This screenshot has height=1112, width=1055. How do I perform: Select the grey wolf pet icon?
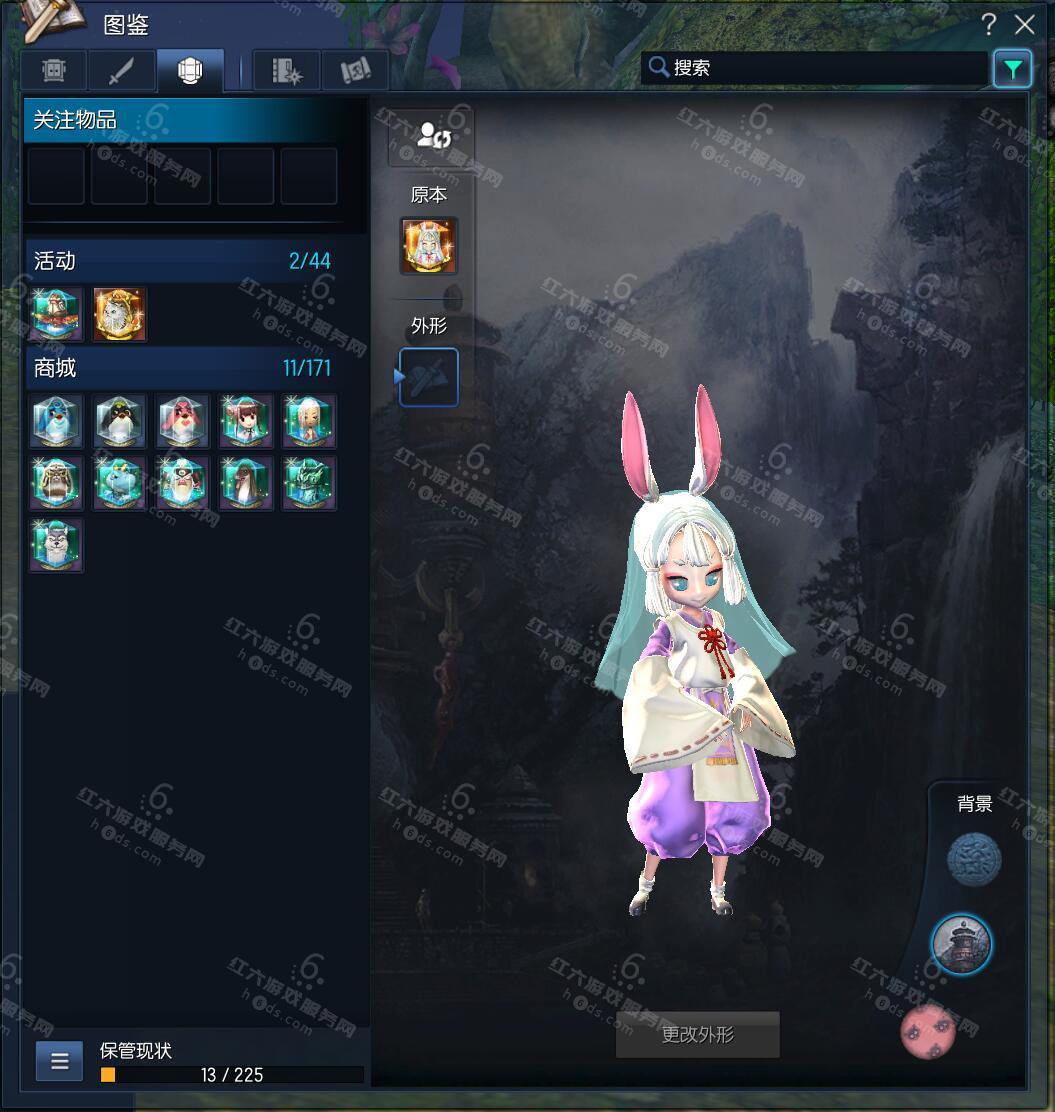coord(57,545)
